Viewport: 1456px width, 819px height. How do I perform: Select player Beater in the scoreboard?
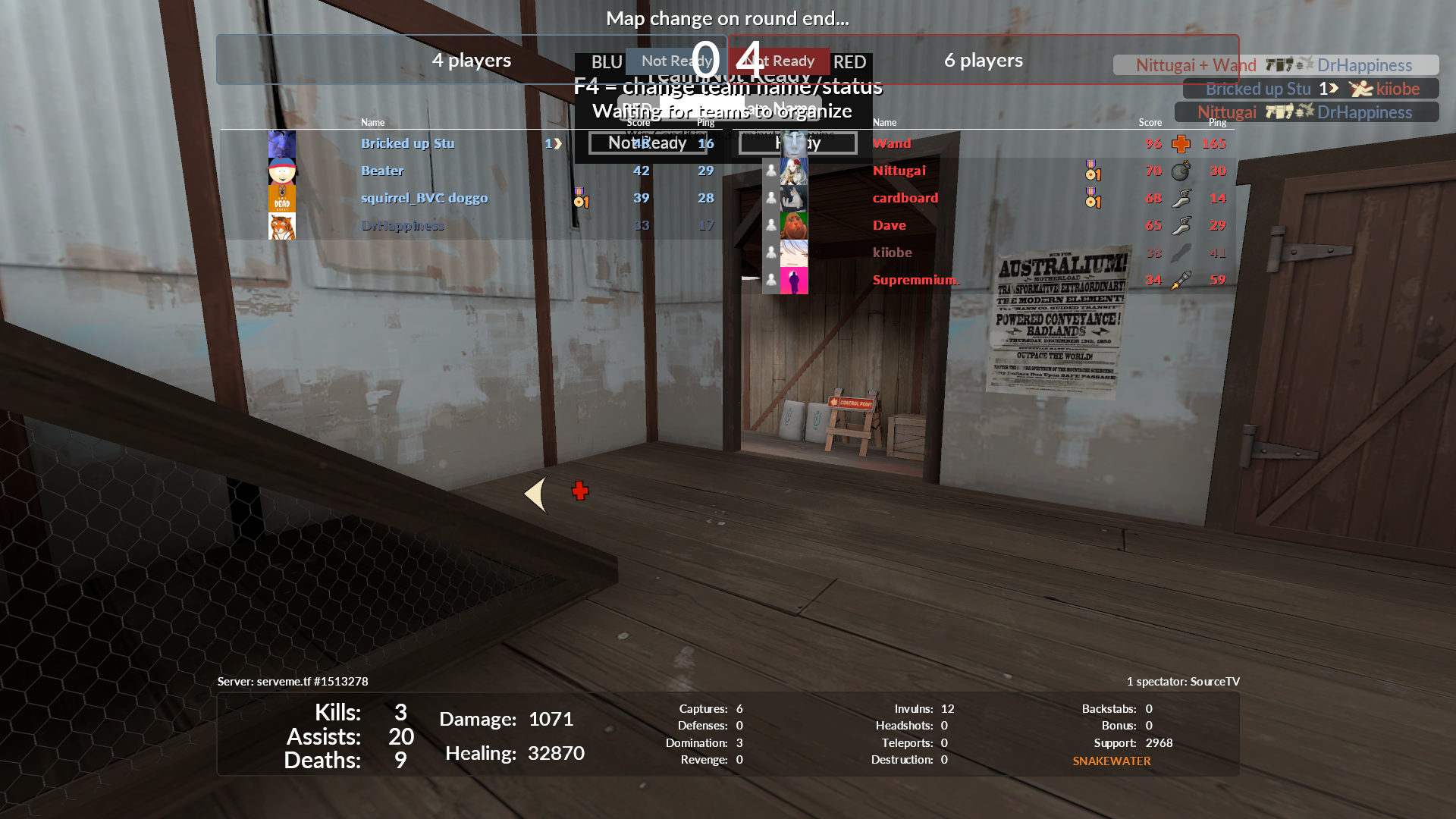coord(382,171)
